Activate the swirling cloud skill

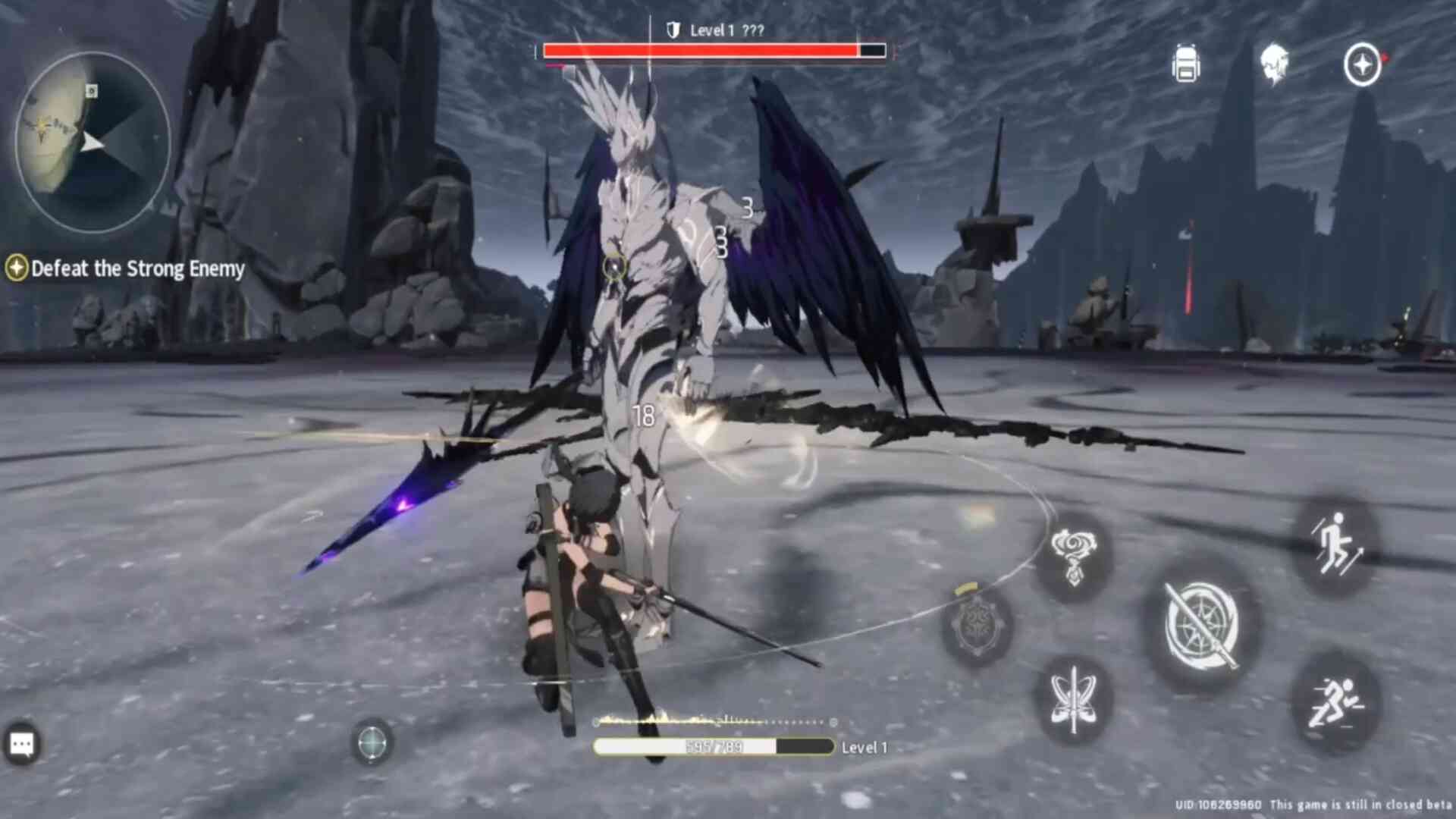(x=1073, y=557)
